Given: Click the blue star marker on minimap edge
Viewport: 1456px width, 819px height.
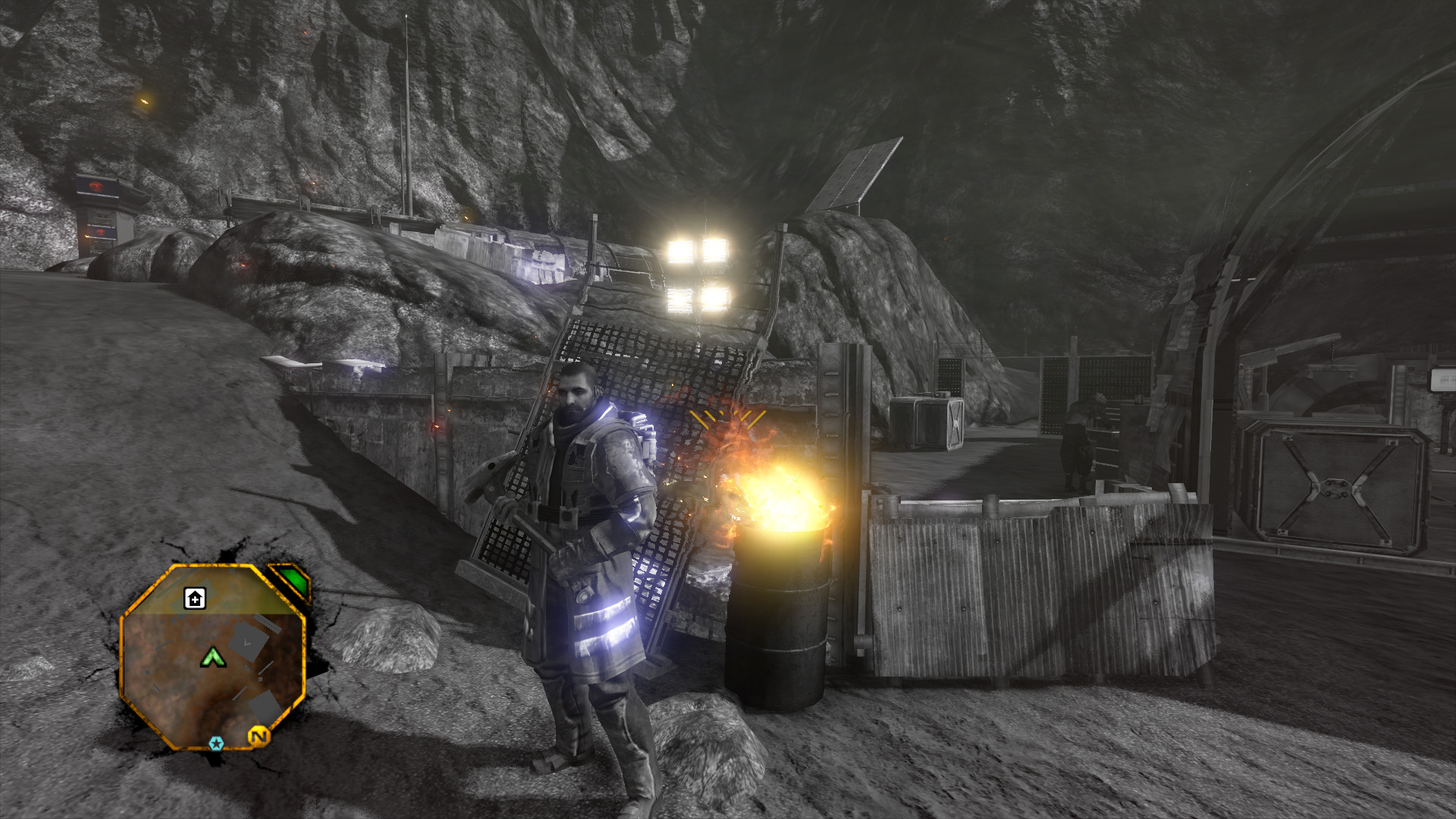Looking at the screenshot, I should coord(216,743).
